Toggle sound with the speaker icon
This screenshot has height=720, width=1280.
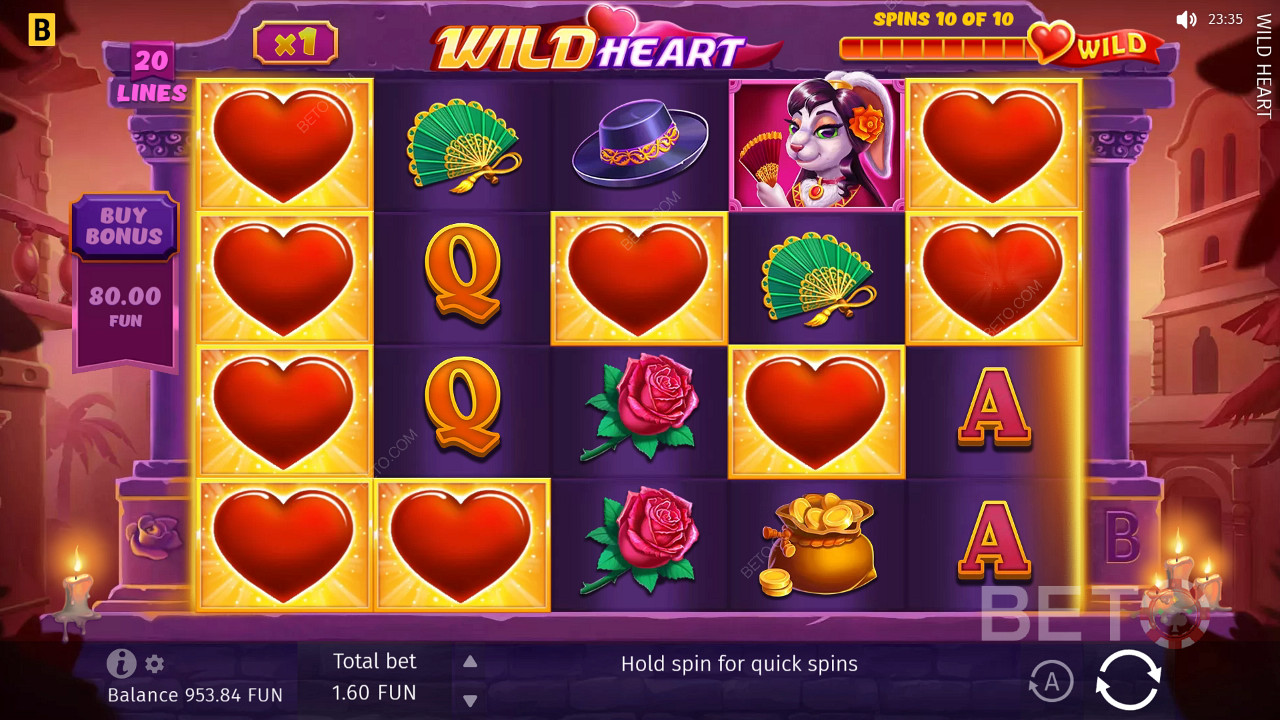coord(1186,19)
